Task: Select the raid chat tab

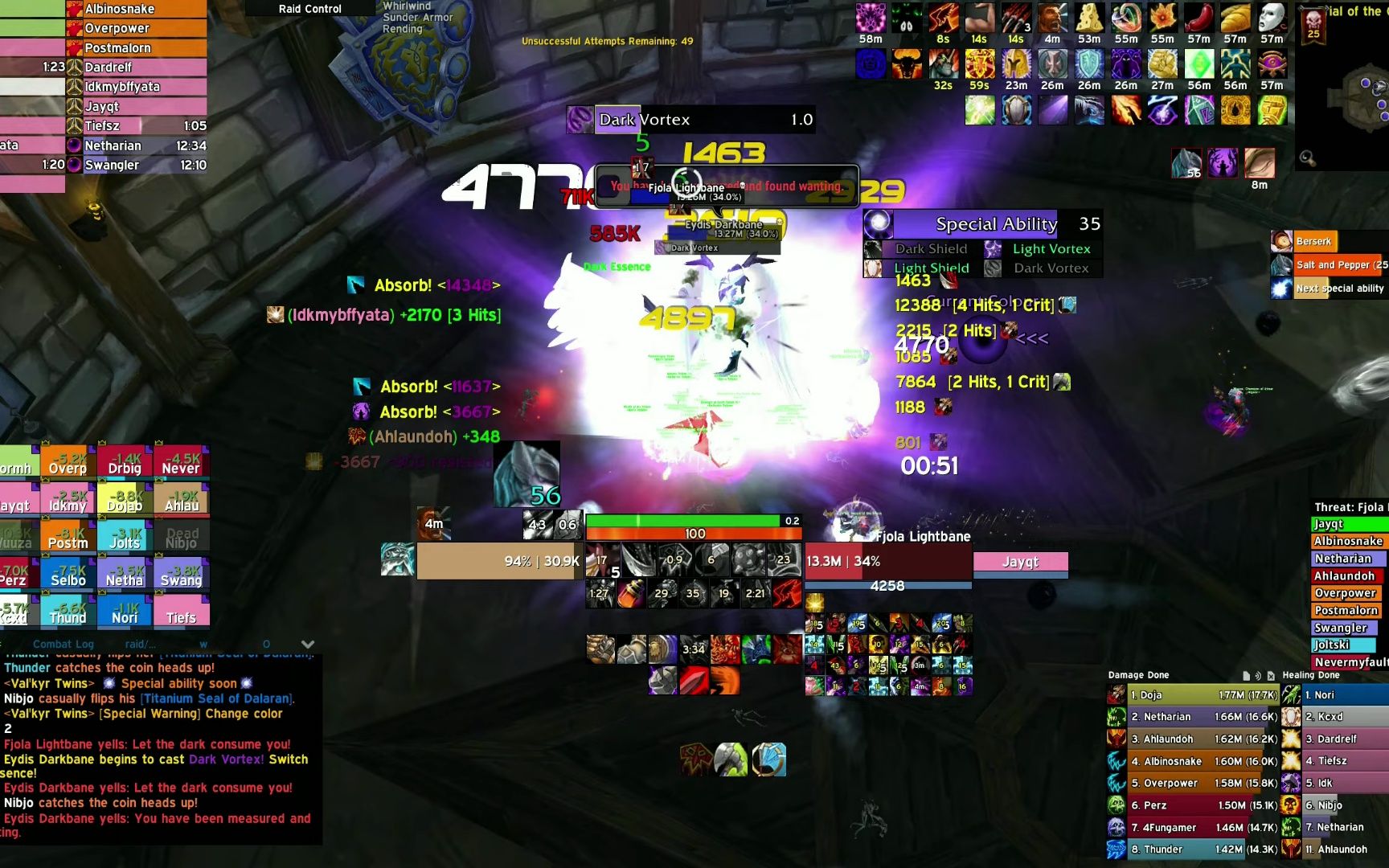Action: tap(140, 644)
